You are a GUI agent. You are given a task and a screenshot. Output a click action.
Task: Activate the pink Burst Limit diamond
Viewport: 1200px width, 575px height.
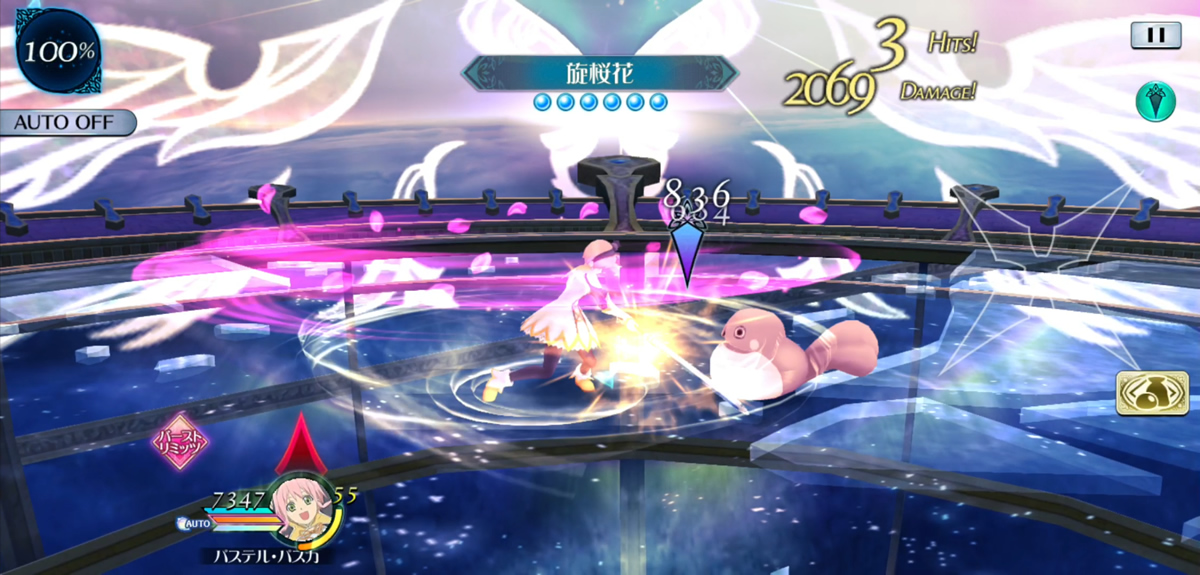pyautogui.click(x=181, y=442)
